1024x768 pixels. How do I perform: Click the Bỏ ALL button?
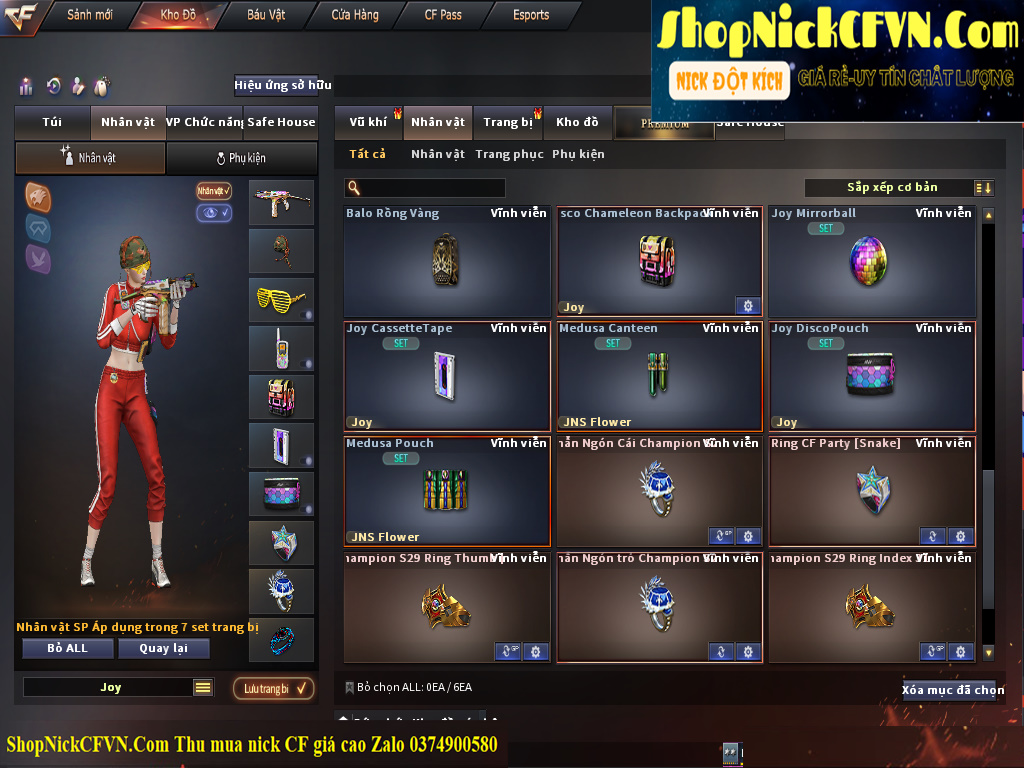(67, 648)
